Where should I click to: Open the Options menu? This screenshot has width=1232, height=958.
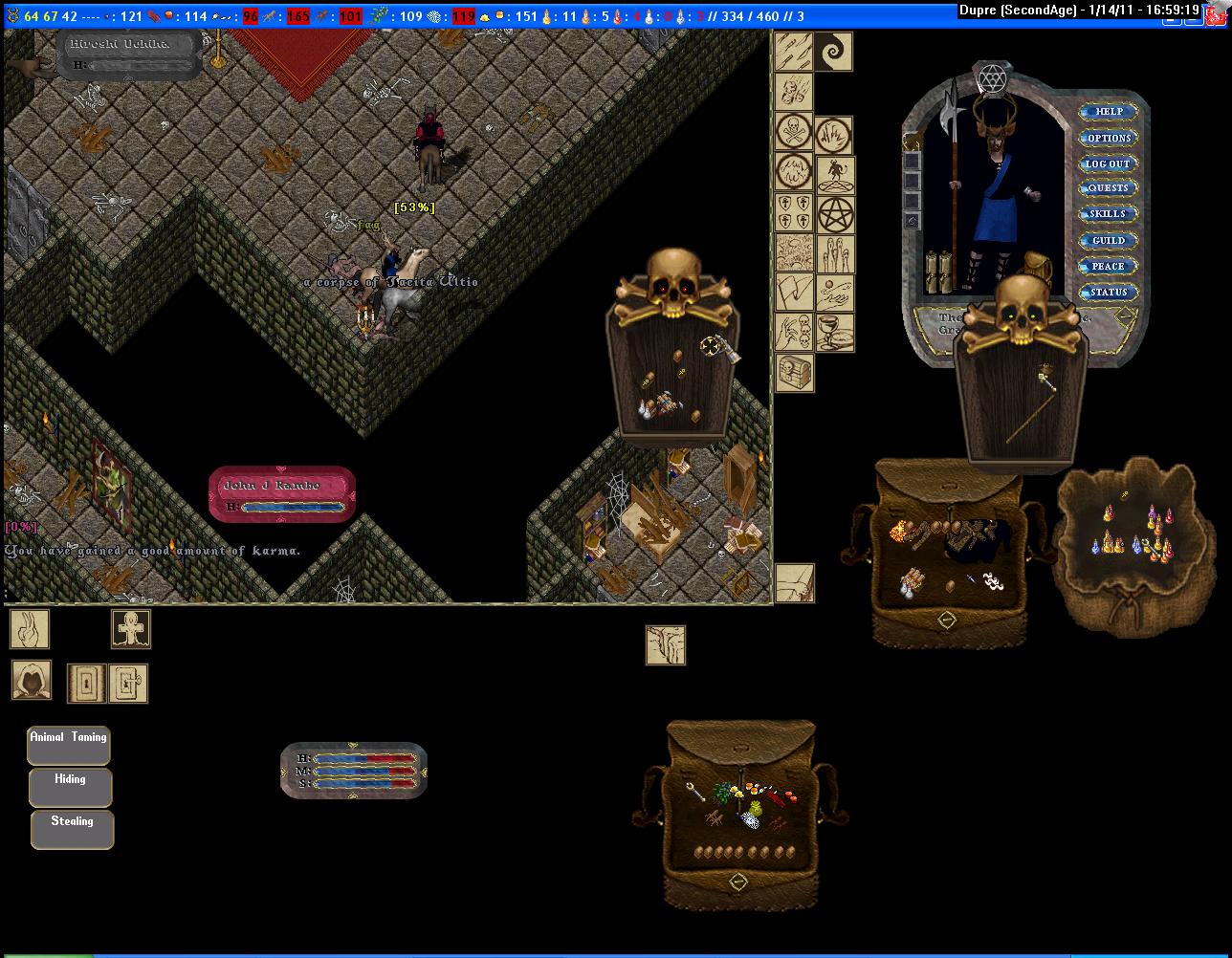pyautogui.click(x=1109, y=138)
